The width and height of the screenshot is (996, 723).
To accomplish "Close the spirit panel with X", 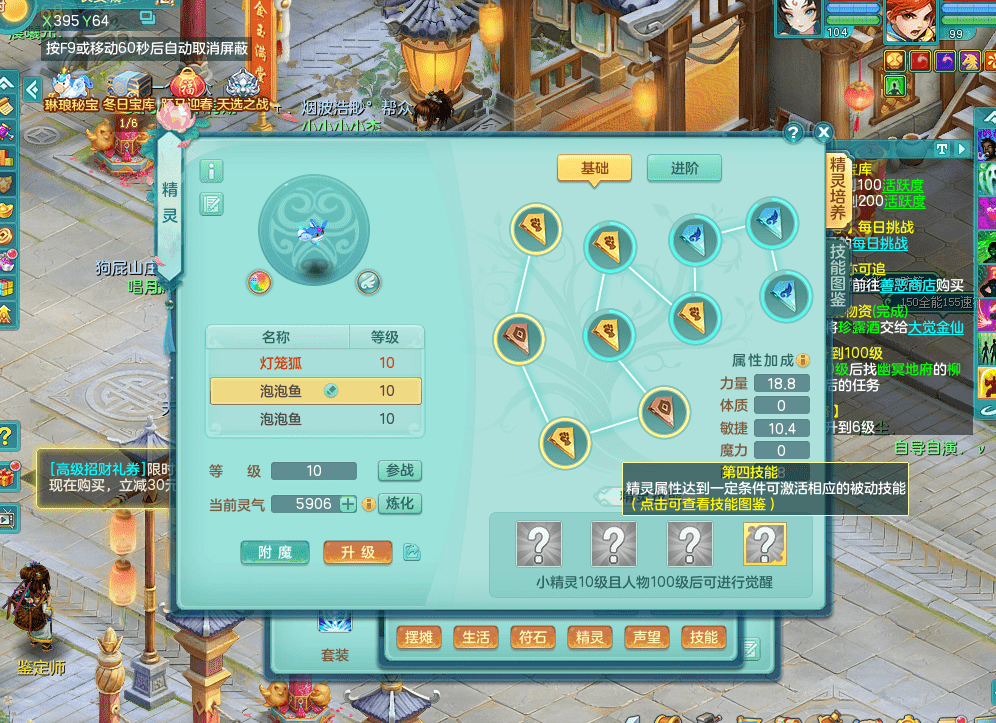I will coord(823,132).
